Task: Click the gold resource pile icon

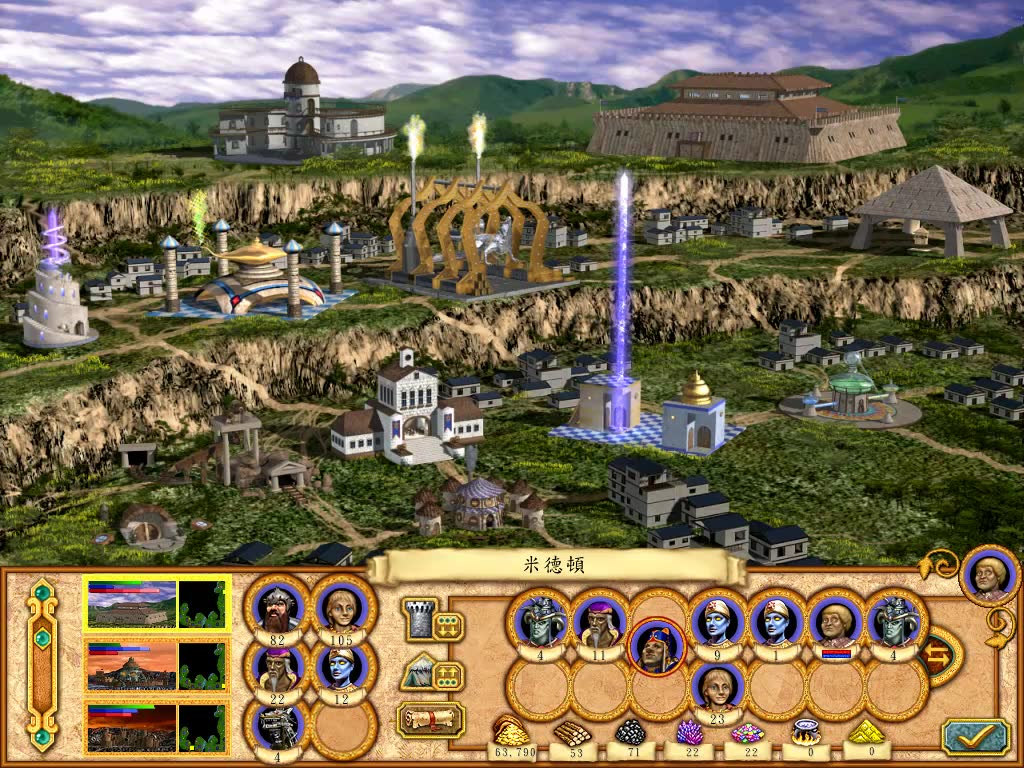Action: [511, 732]
